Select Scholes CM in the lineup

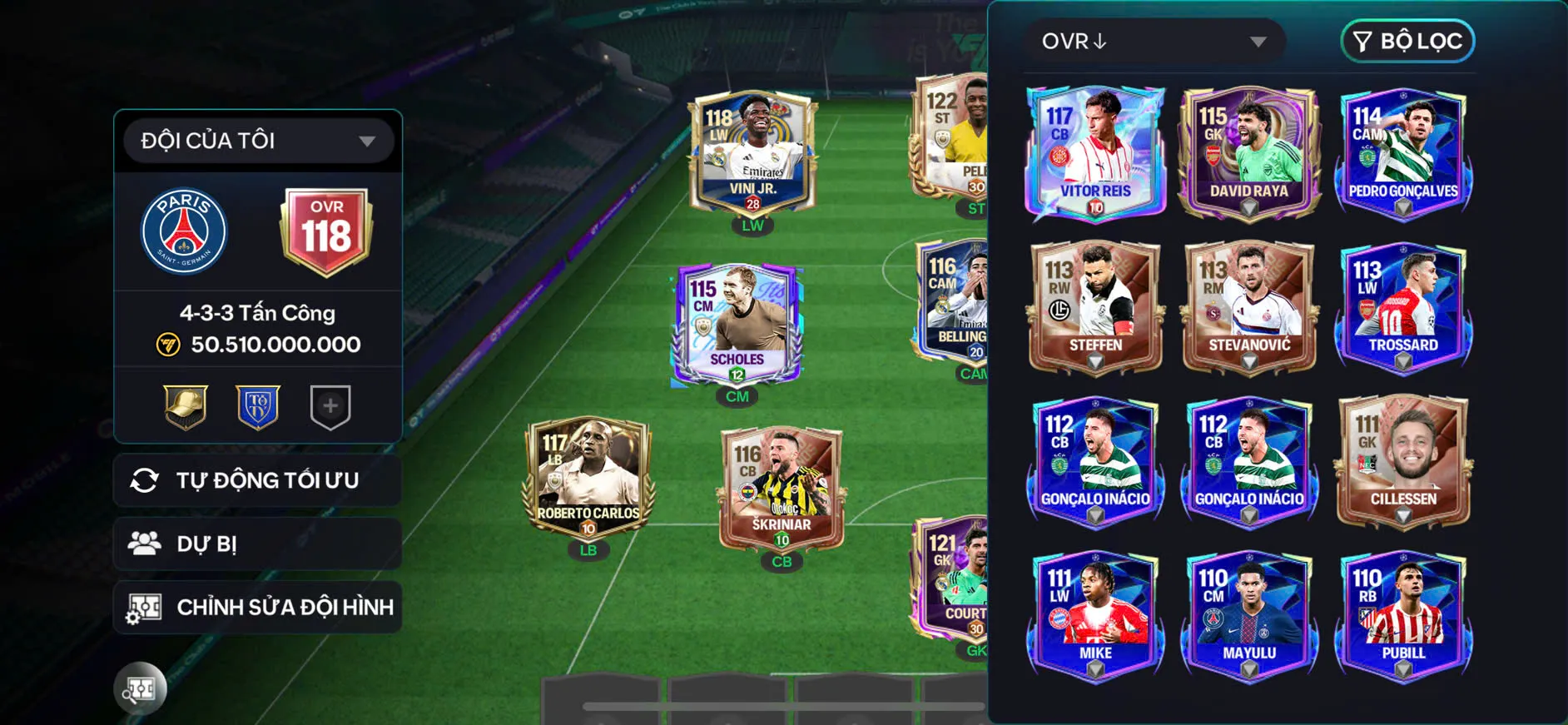737,325
